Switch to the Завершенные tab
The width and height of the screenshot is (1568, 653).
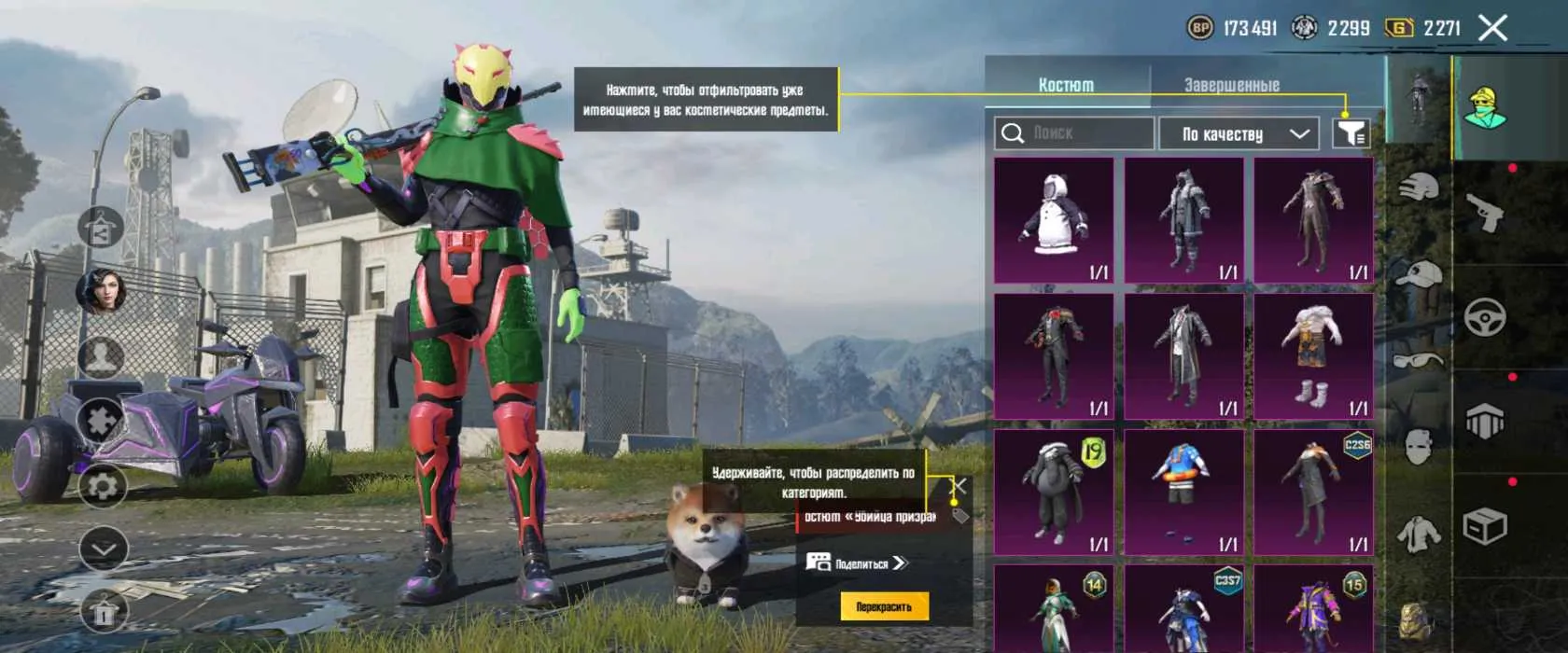click(1231, 85)
